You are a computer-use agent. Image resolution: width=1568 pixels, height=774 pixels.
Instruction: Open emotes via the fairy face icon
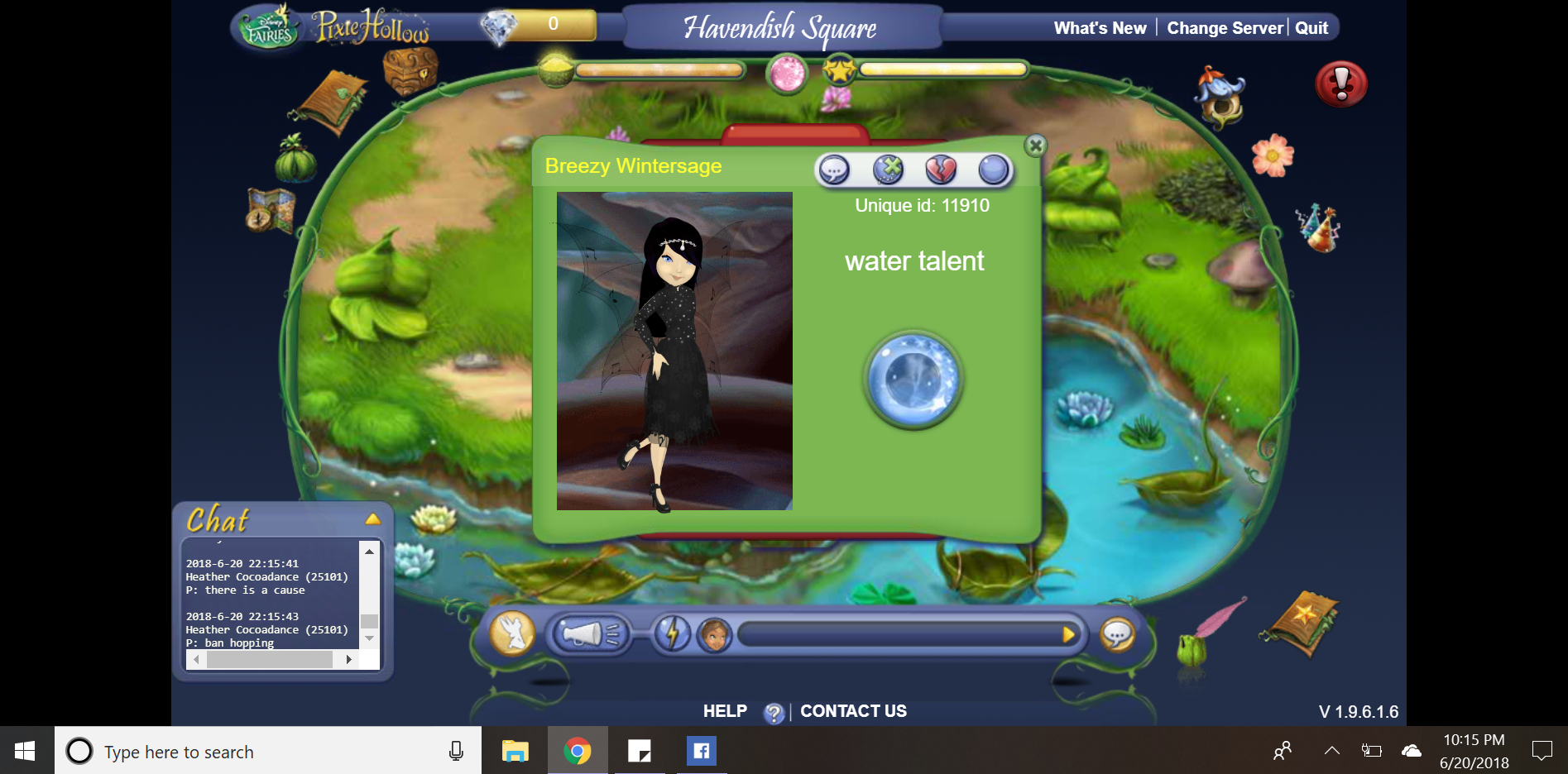[713, 635]
